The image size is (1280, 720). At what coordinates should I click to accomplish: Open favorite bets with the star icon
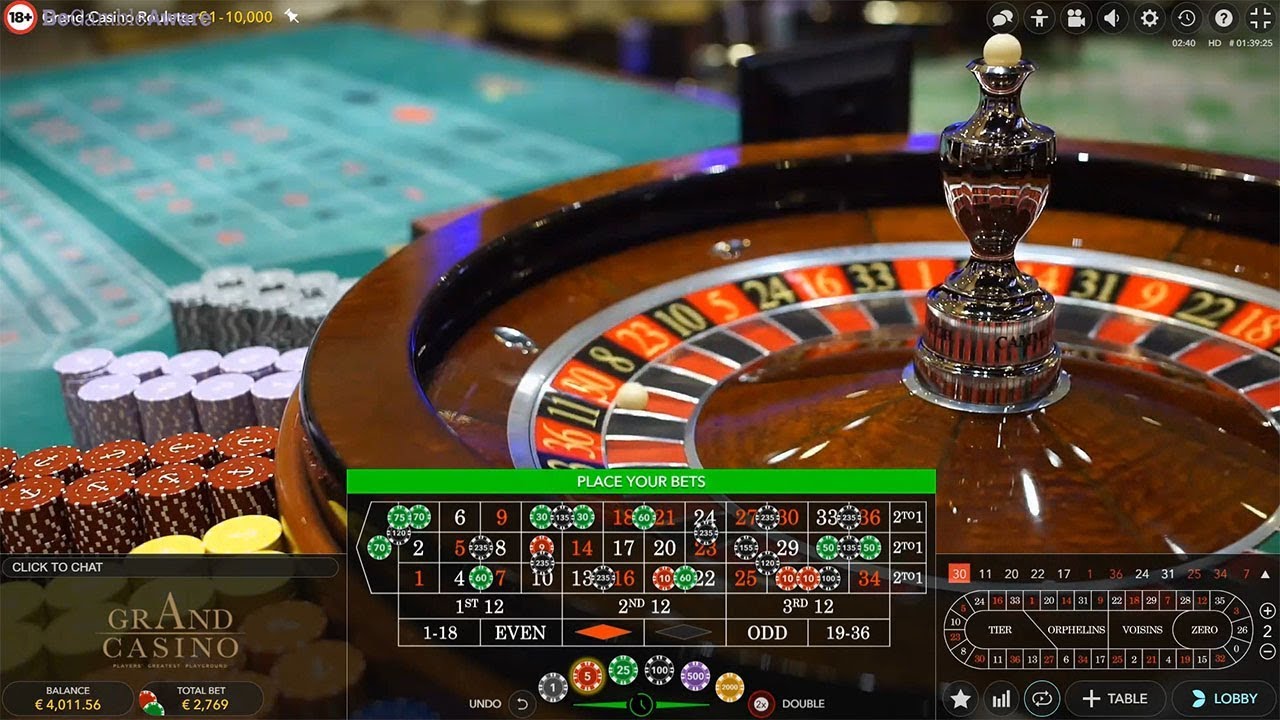pos(960,698)
